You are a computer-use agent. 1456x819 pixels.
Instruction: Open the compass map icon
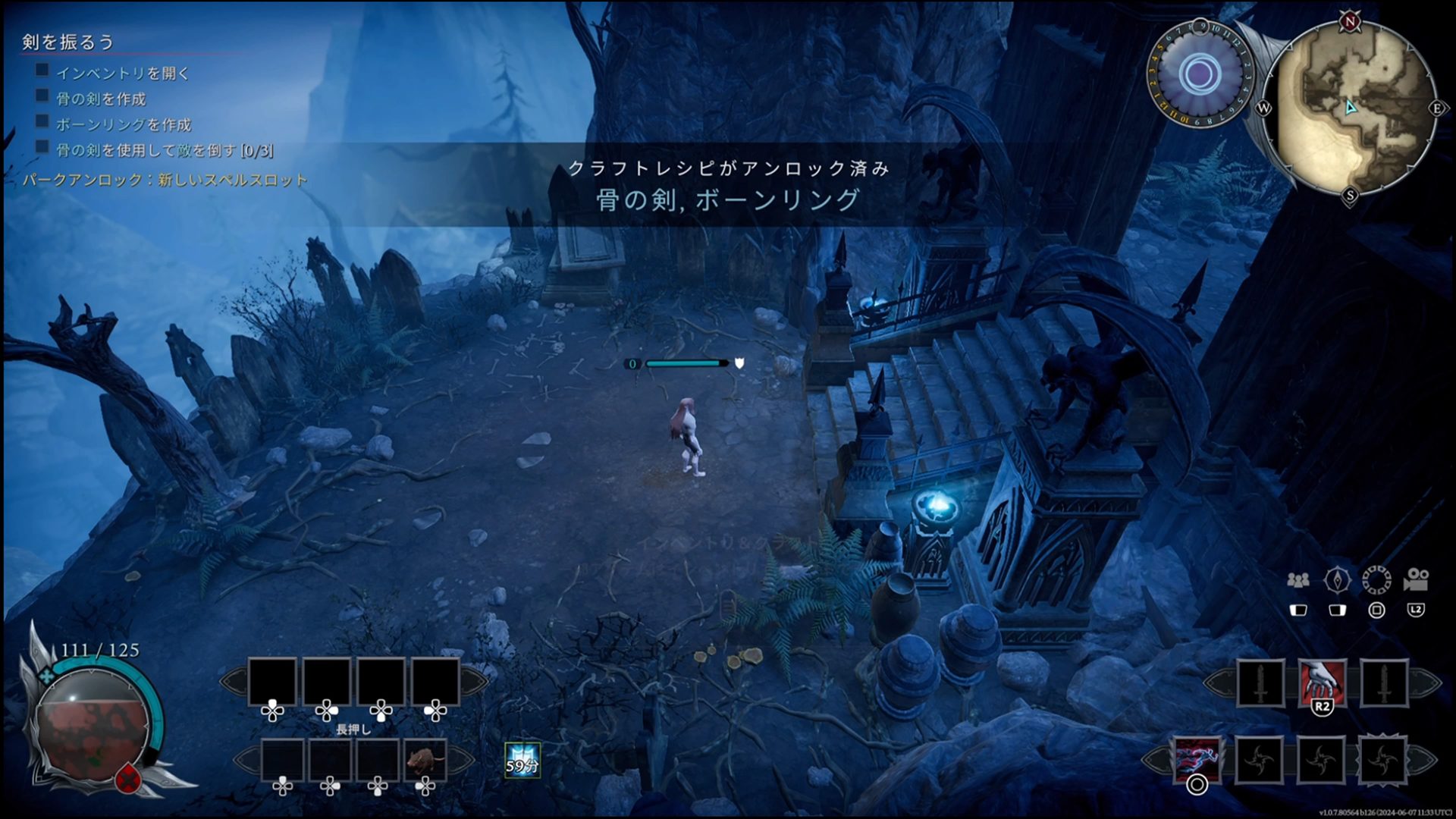click(1337, 581)
